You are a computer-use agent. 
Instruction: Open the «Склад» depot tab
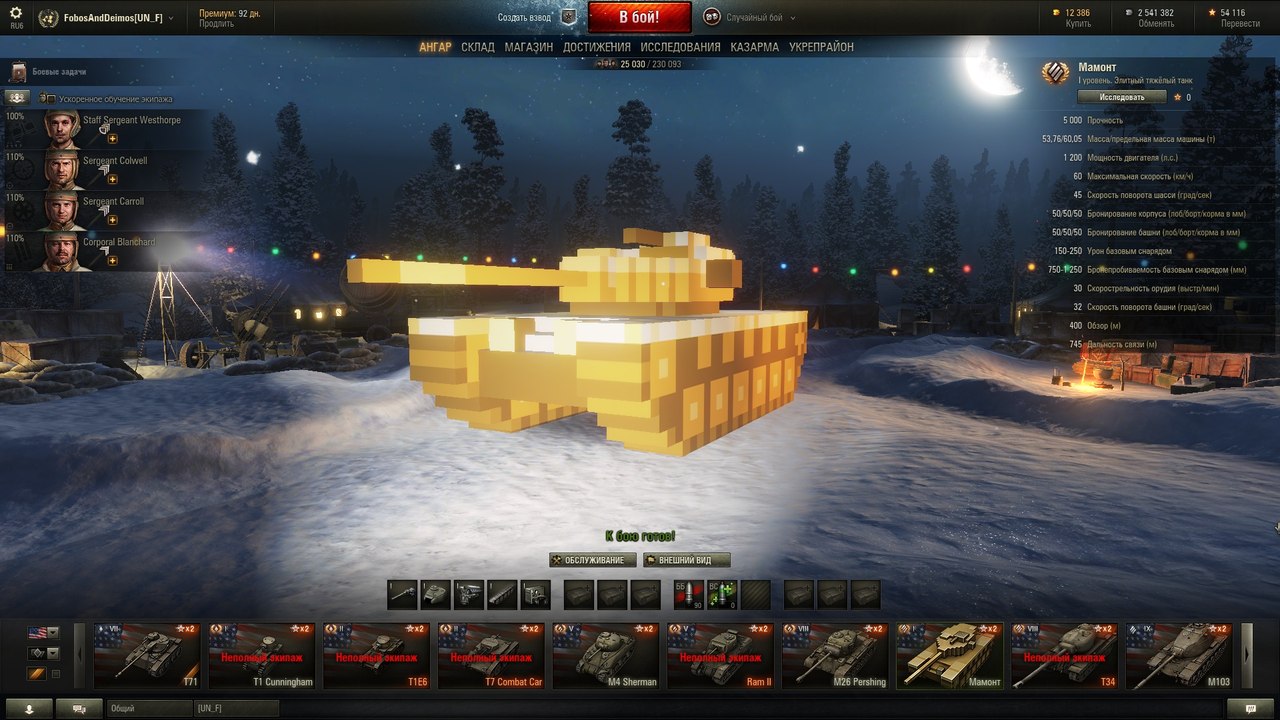click(x=478, y=47)
